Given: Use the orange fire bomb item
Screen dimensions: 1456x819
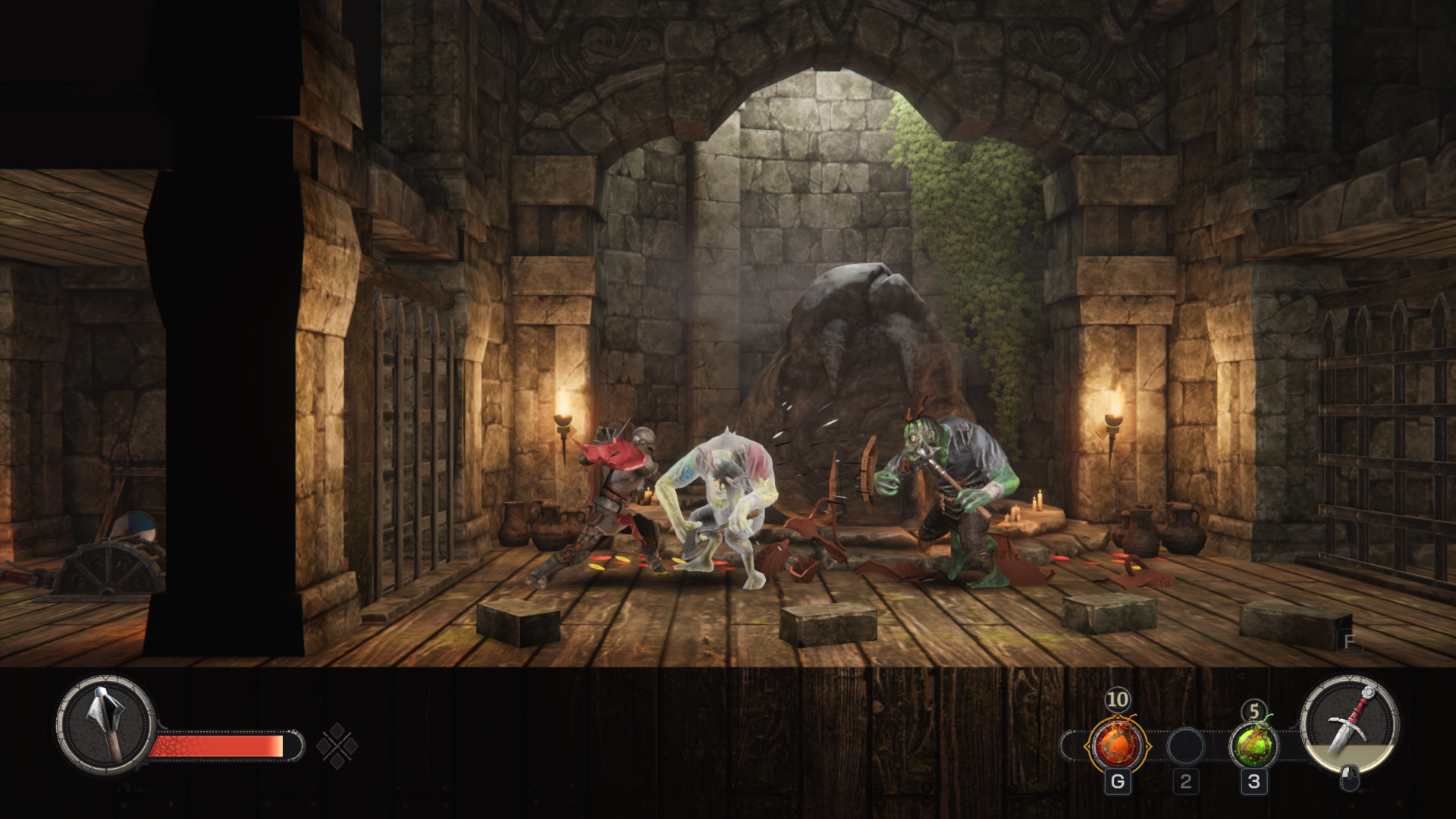Looking at the screenshot, I should [x=1117, y=745].
